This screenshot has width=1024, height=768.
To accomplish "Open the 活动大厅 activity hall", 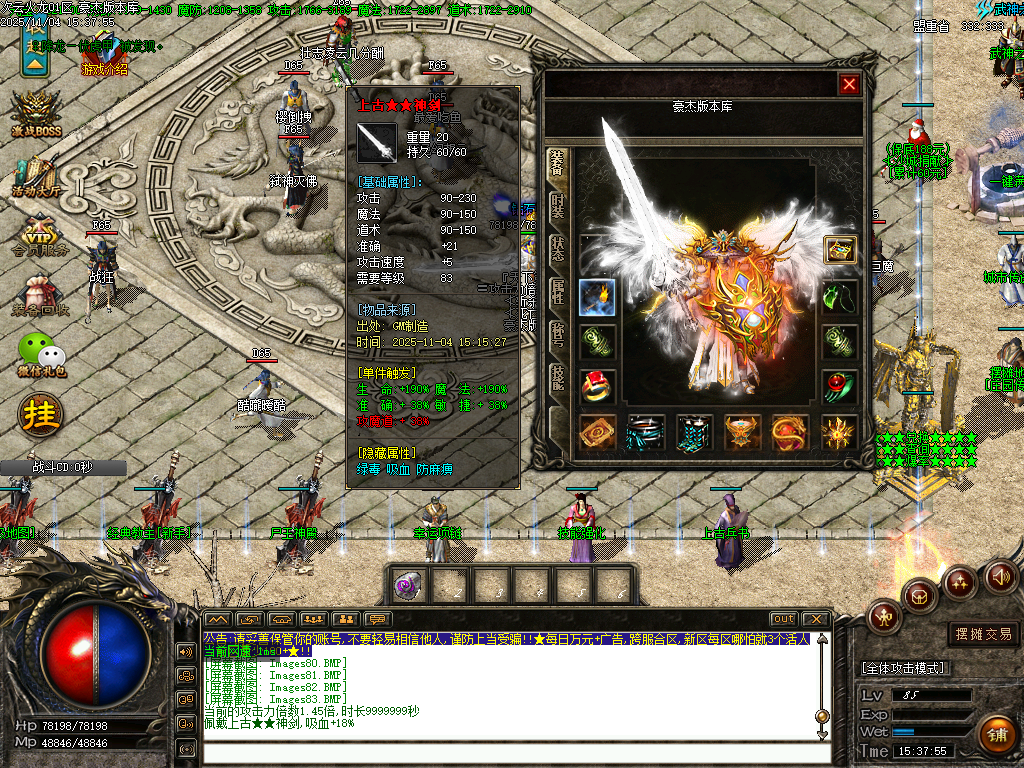I will 38,178.
